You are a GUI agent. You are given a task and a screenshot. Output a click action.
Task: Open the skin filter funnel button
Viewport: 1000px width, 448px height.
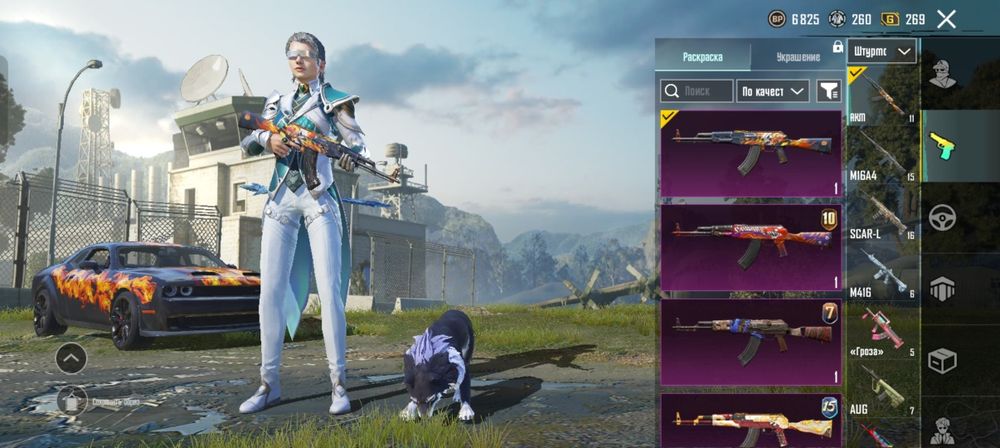pyautogui.click(x=828, y=91)
